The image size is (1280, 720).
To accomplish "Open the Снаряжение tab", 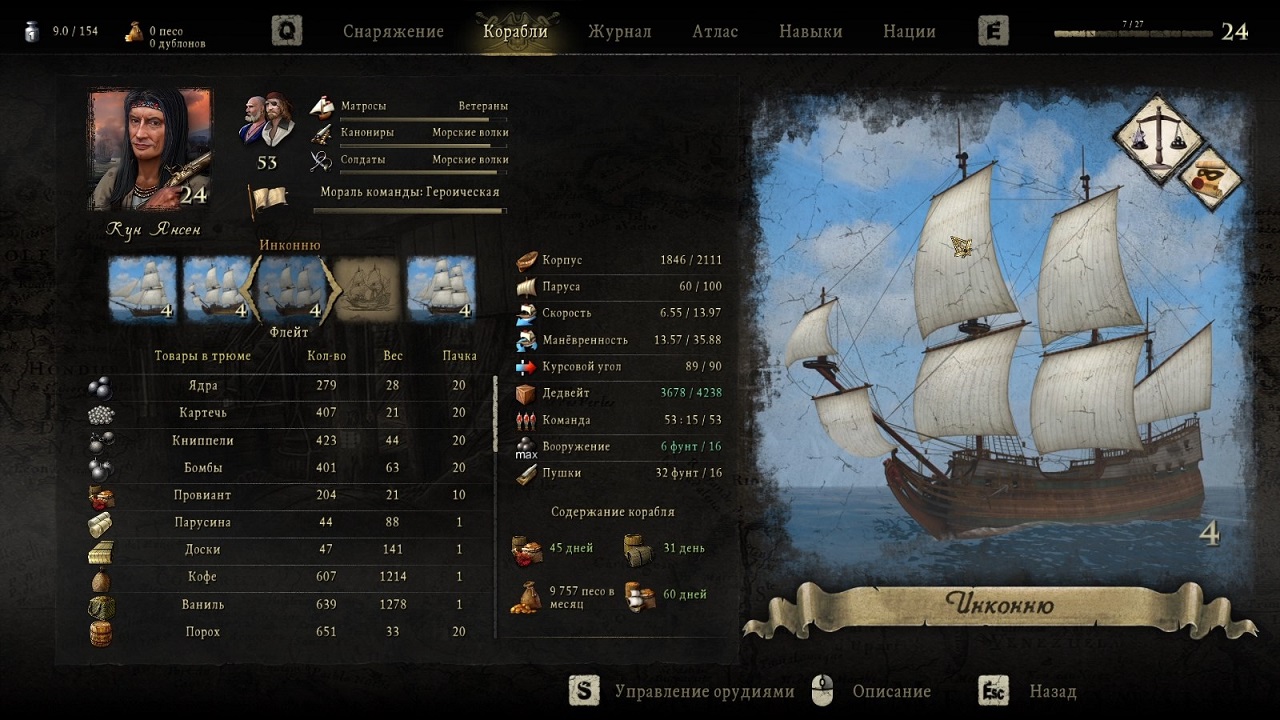I will pyautogui.click(x=393, y=31).
